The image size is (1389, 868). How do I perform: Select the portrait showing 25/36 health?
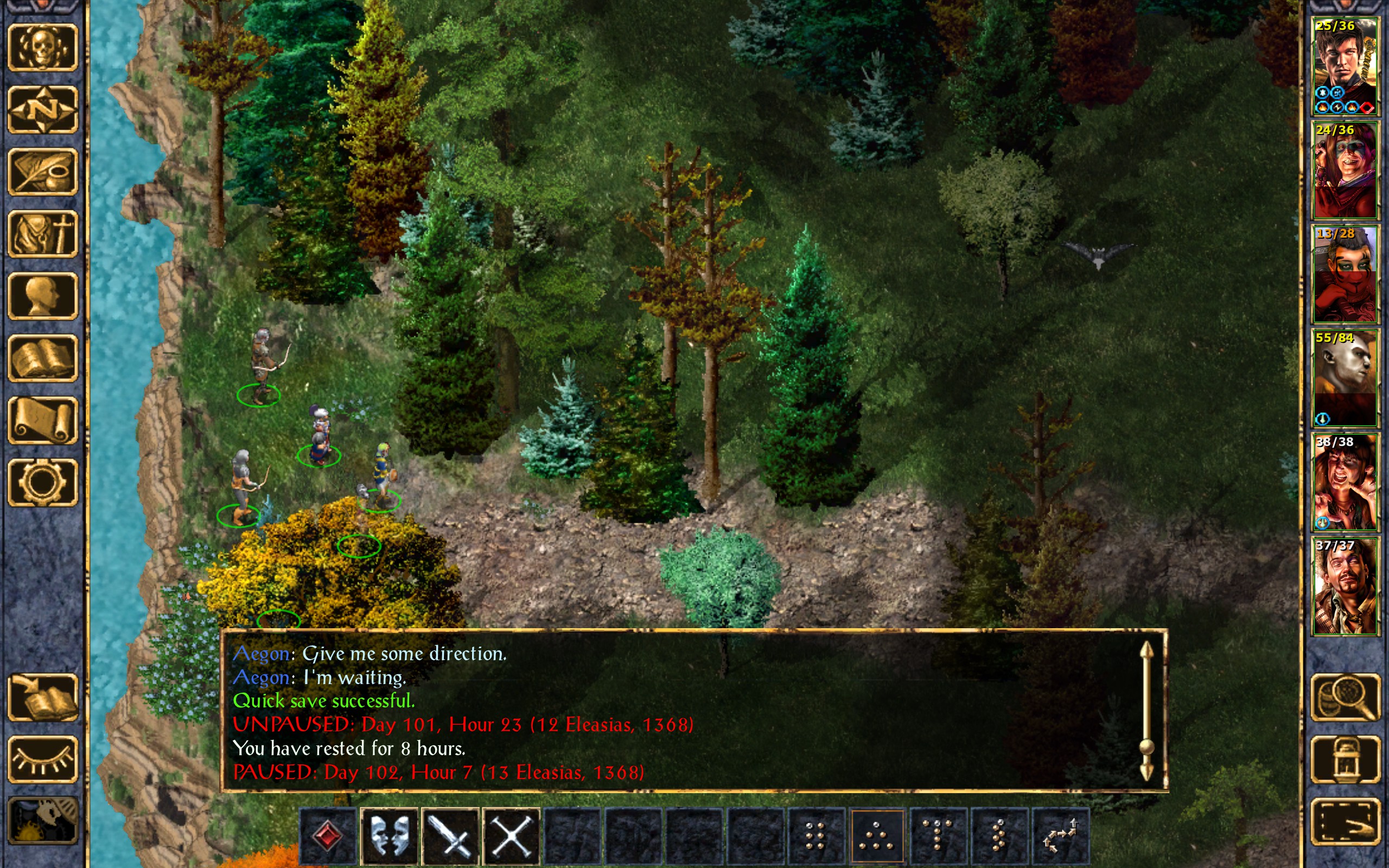(1345, 66)
